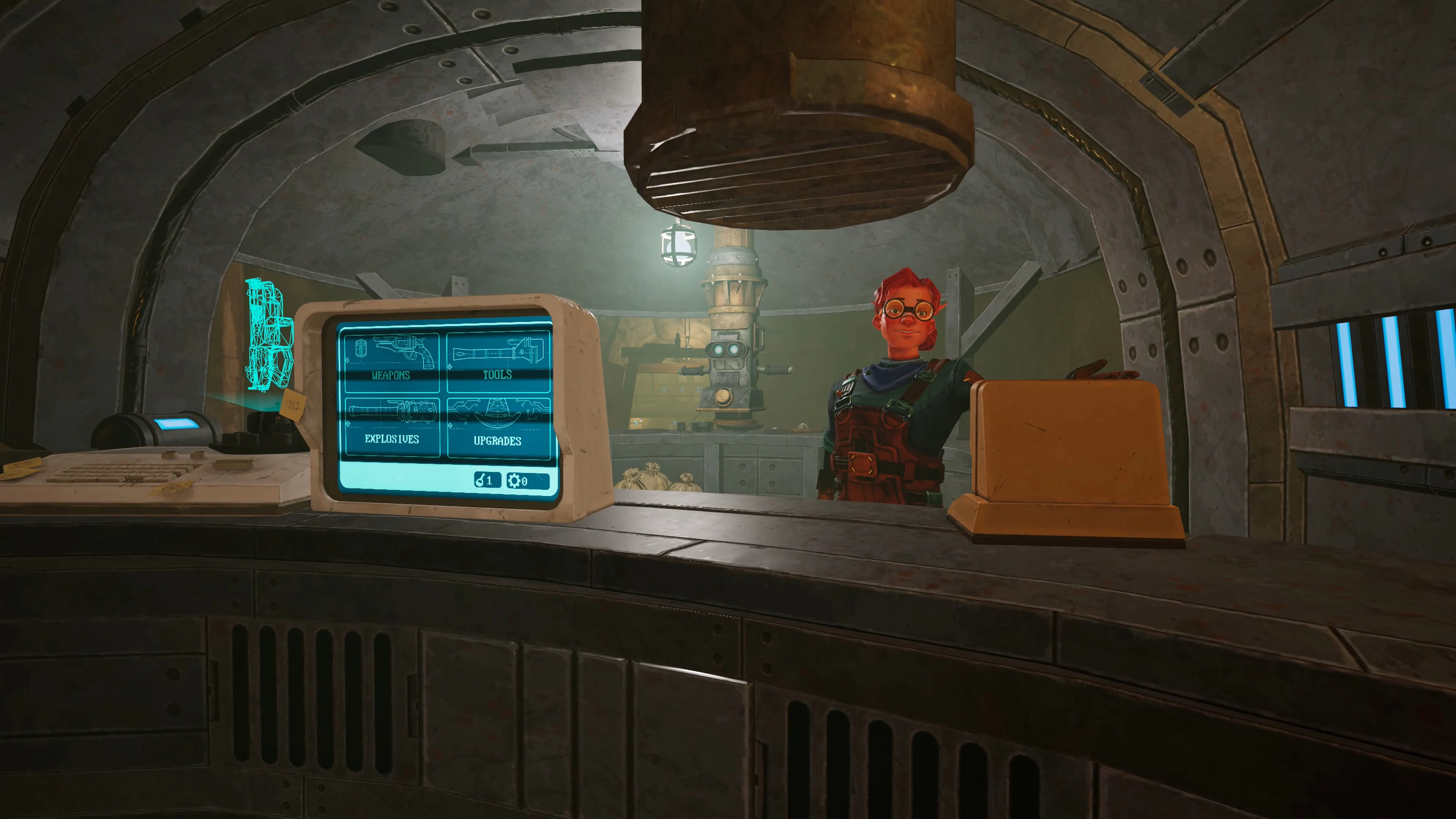
Task: Open the EXPLOSIVES category panel
Action: 392,439
